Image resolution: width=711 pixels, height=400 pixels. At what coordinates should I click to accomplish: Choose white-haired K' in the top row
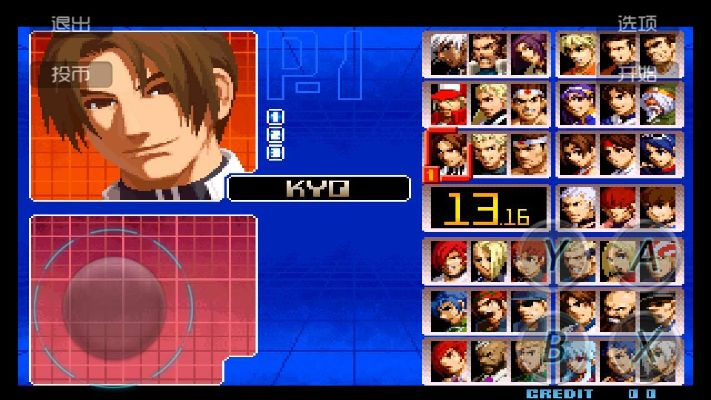pyautogui.click(x=449, y=54)
